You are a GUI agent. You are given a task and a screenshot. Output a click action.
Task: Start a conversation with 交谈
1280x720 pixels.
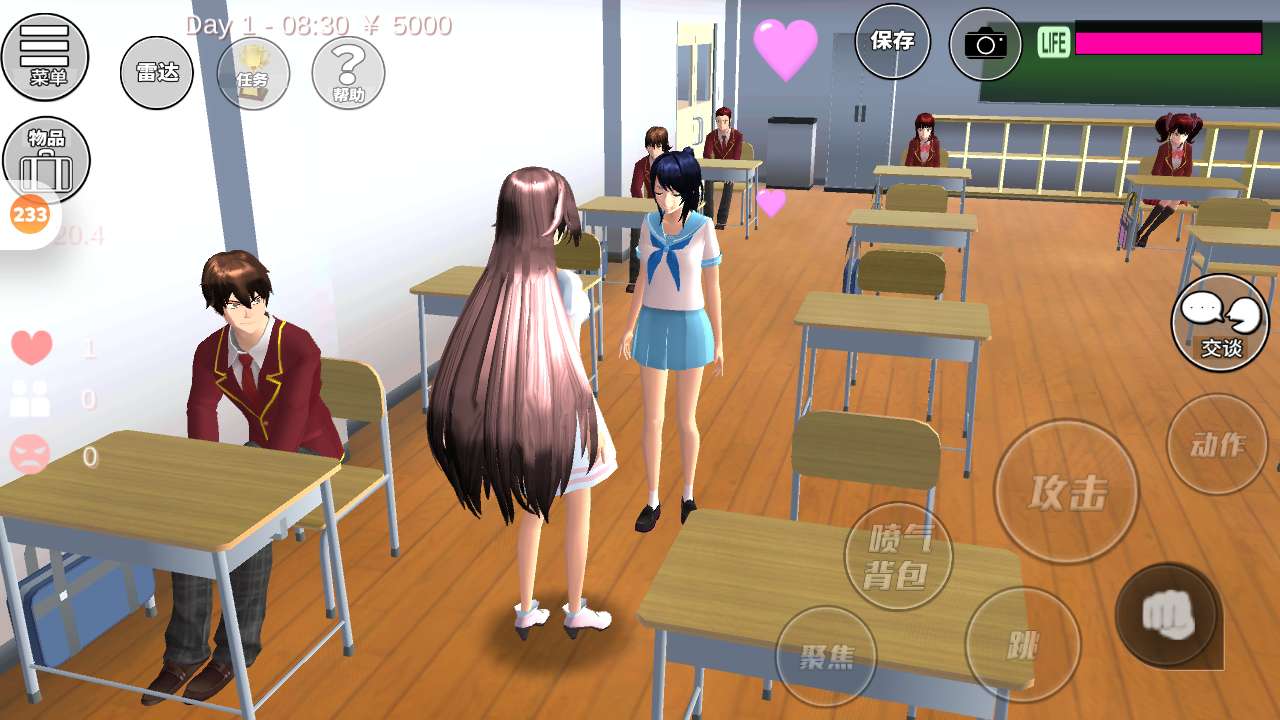pos(1220,323)
